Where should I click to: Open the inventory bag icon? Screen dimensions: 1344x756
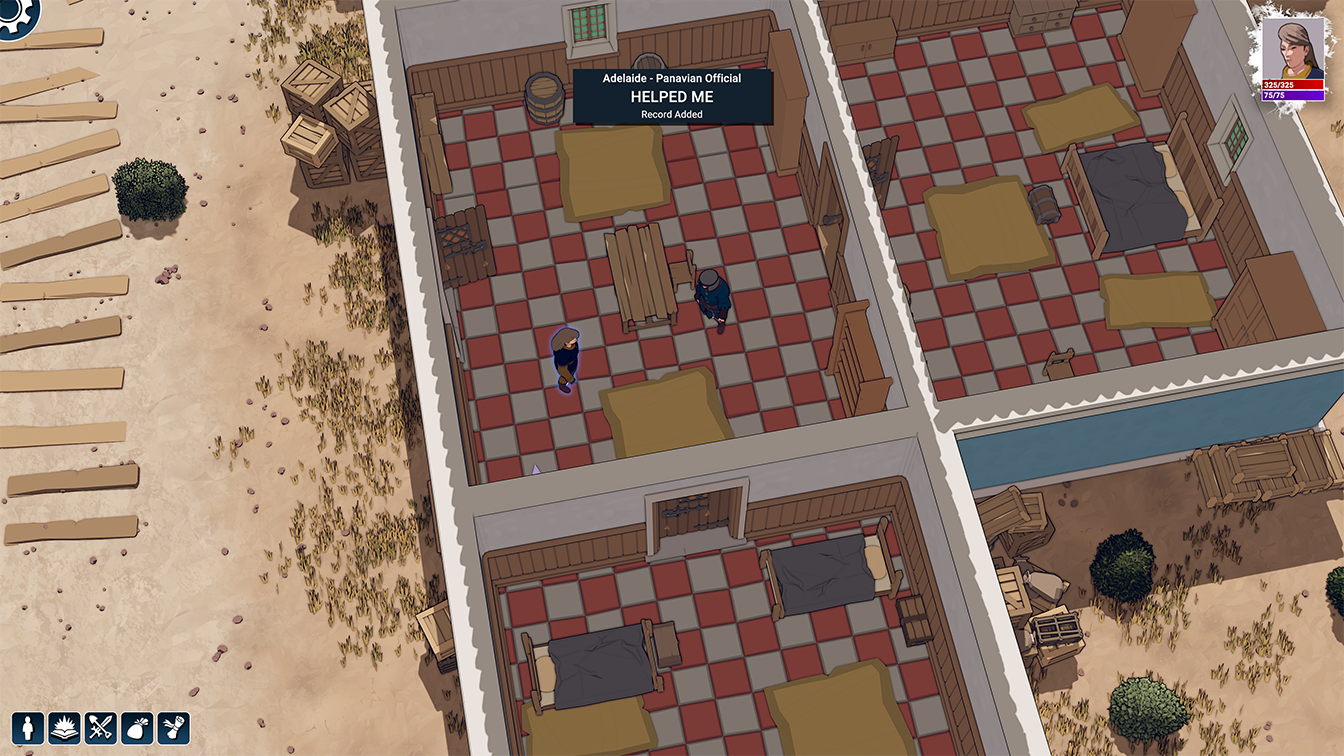(136, 727)
